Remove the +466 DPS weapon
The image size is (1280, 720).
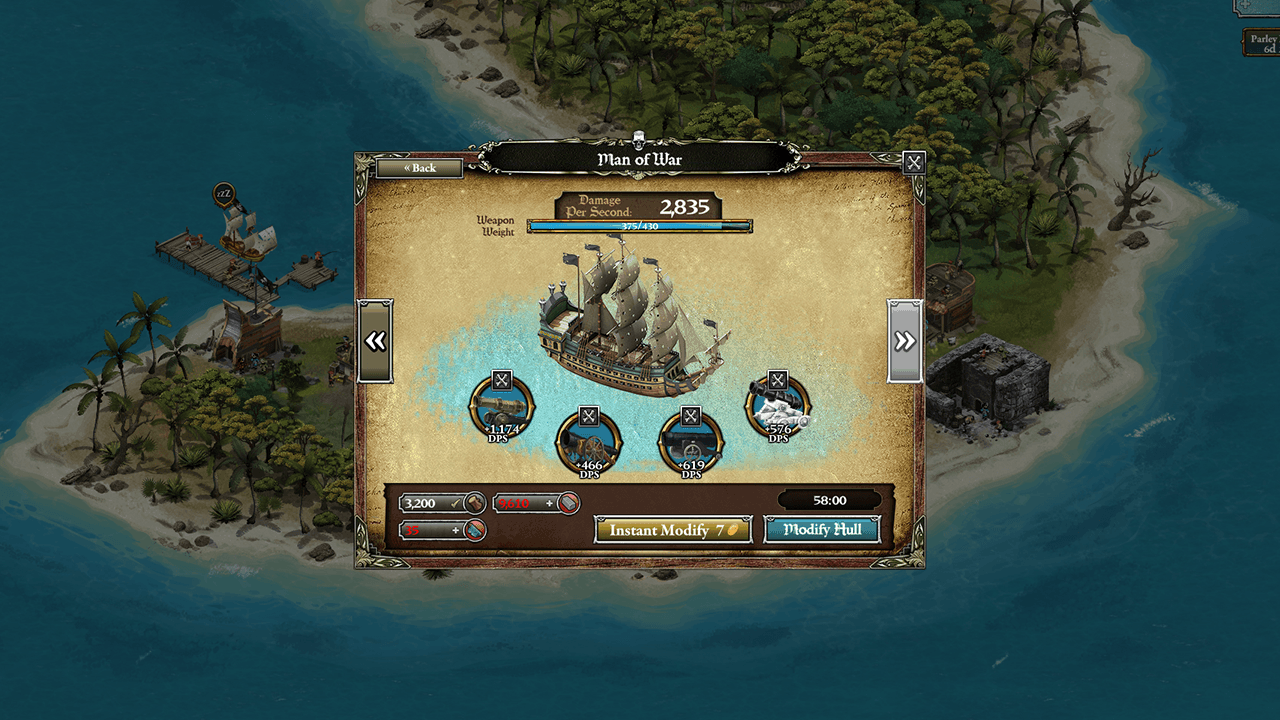pyautogui.click(x=589, y=415)
